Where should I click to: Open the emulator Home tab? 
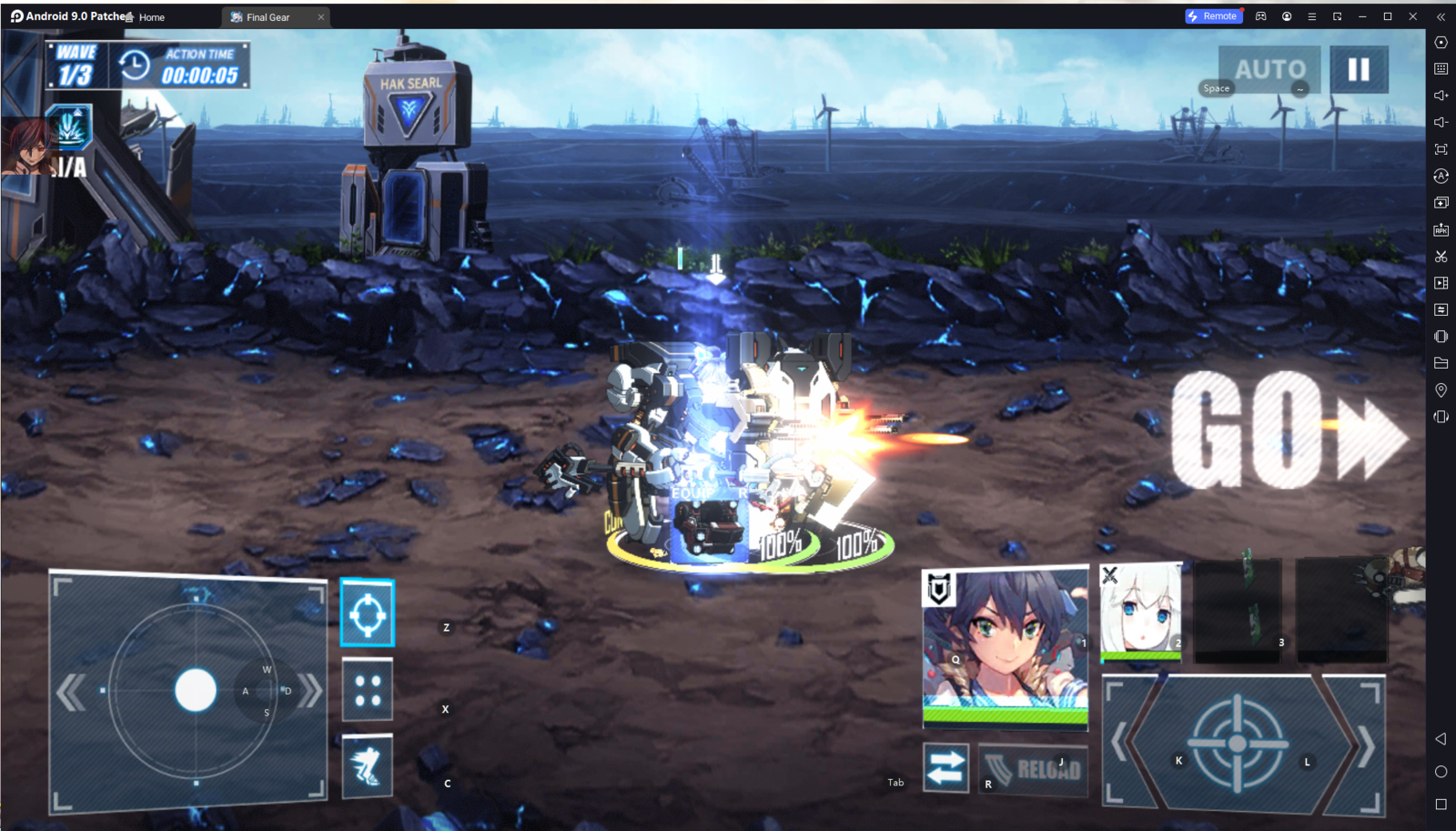(x=146, y=17)
